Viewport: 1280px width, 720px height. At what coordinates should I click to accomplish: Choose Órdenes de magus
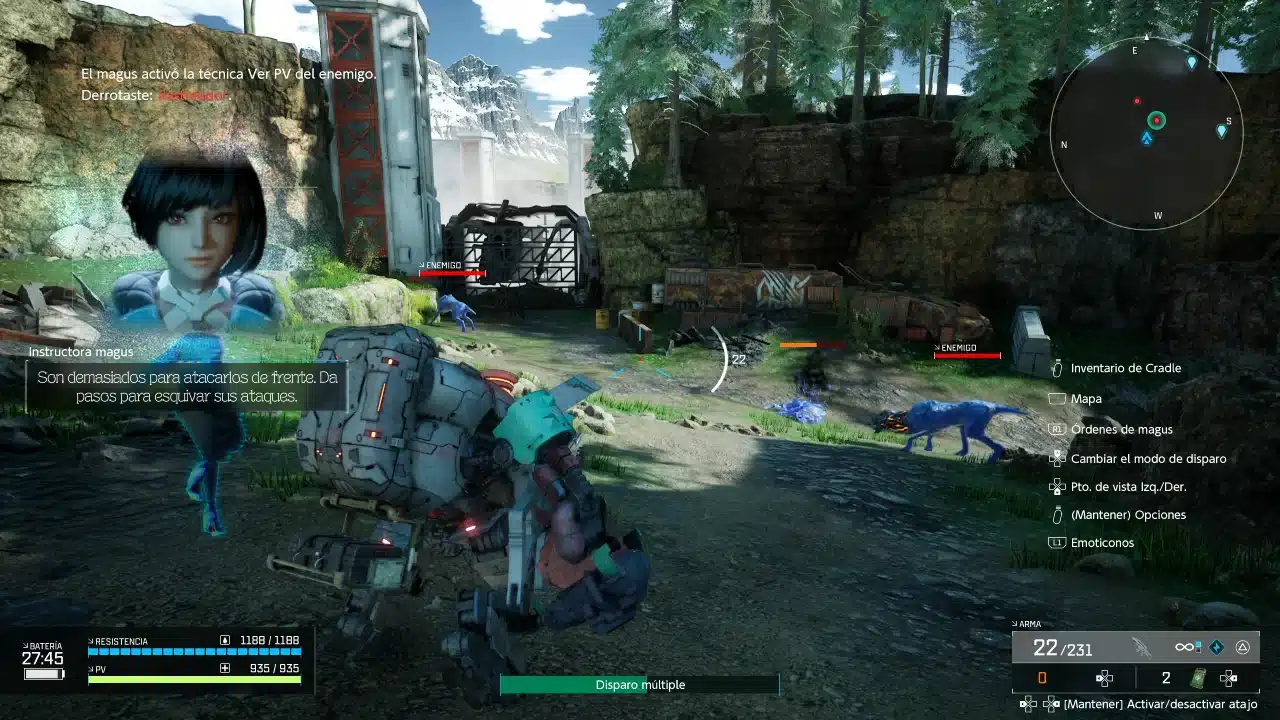click(x=1121, y=429)
